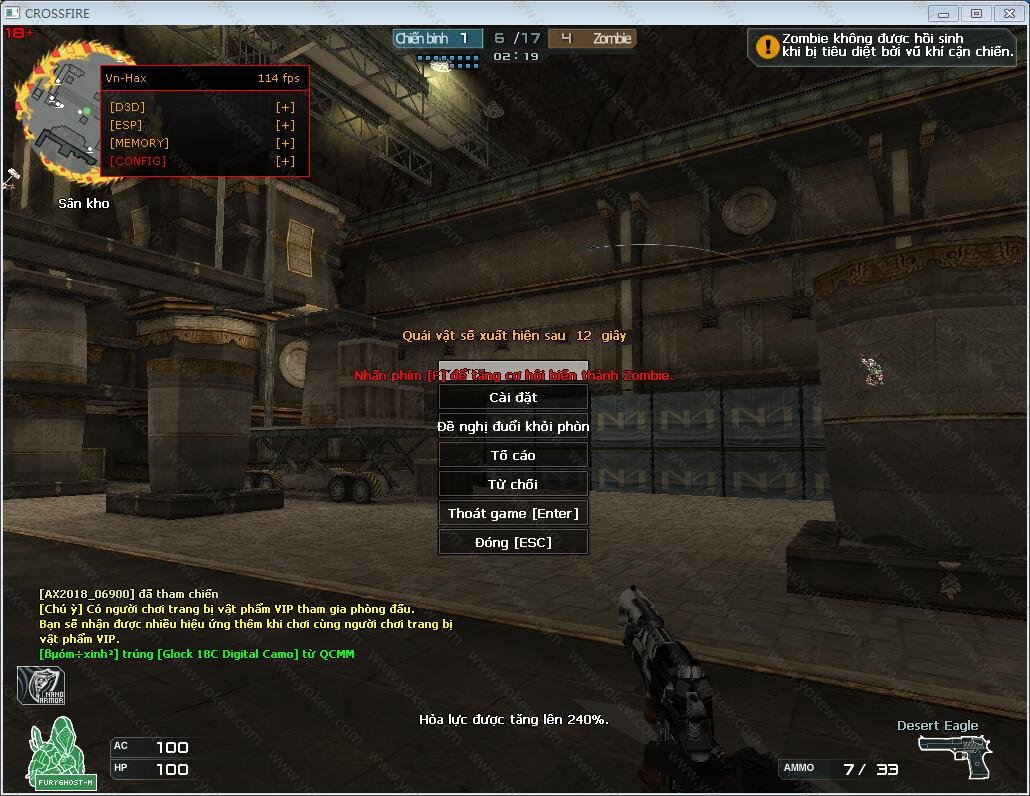Click the Desert Eagle weapon icon
The height and width of the screenshot is (796, 1030).
pos(953,757)
